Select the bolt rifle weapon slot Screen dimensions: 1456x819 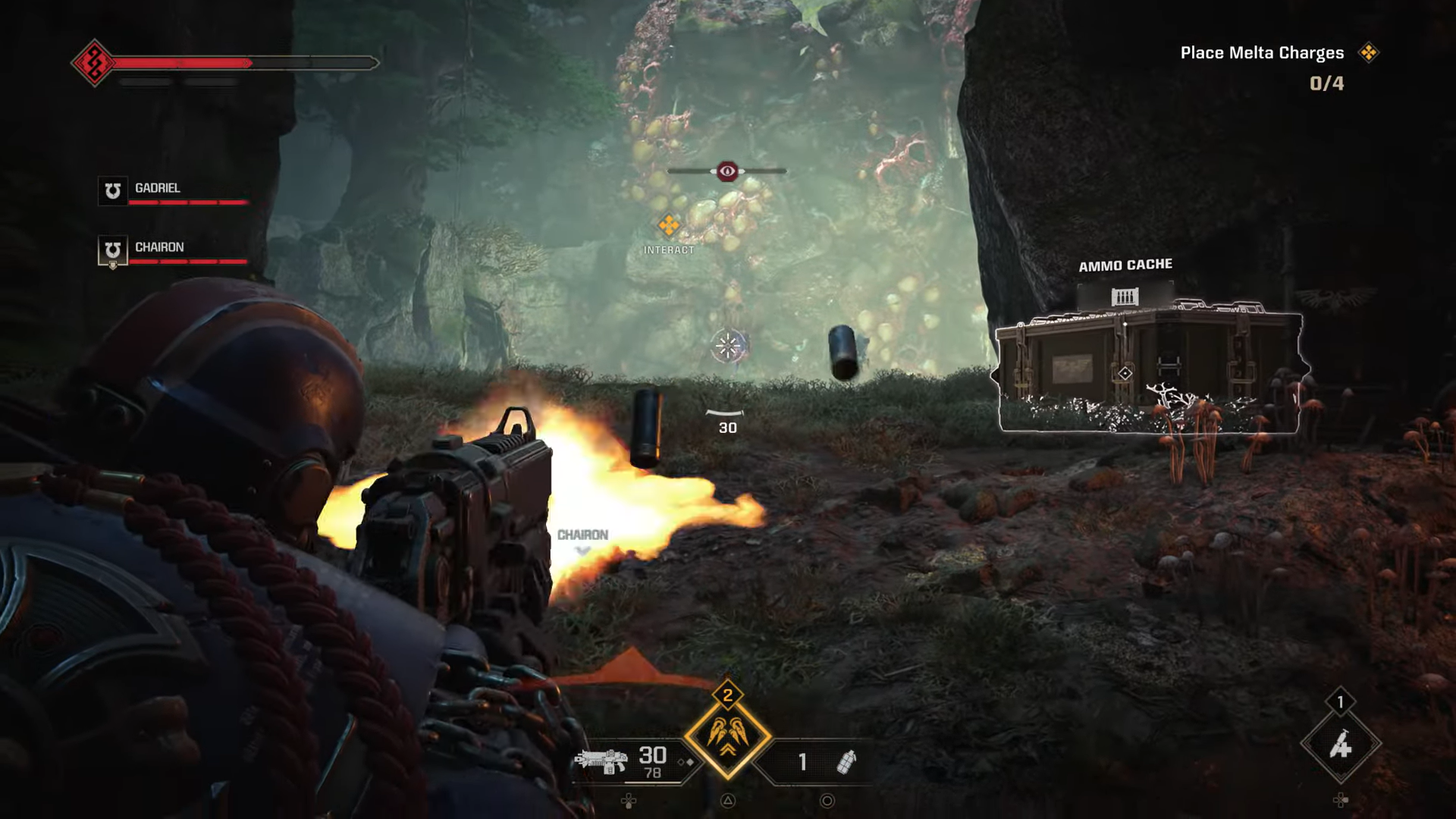pyautogui.click(x=601, y=761)
